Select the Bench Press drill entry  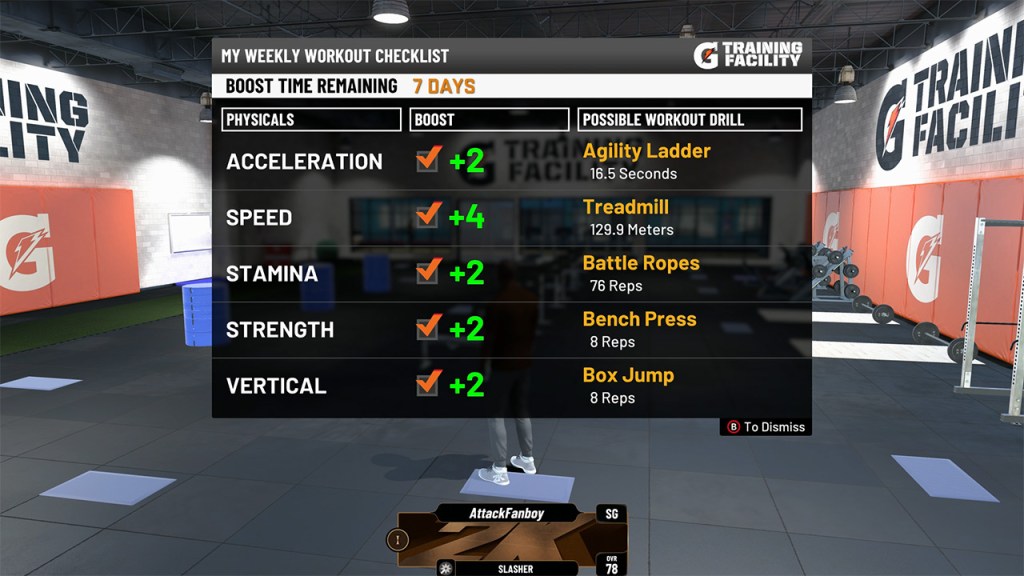point(639,319)
